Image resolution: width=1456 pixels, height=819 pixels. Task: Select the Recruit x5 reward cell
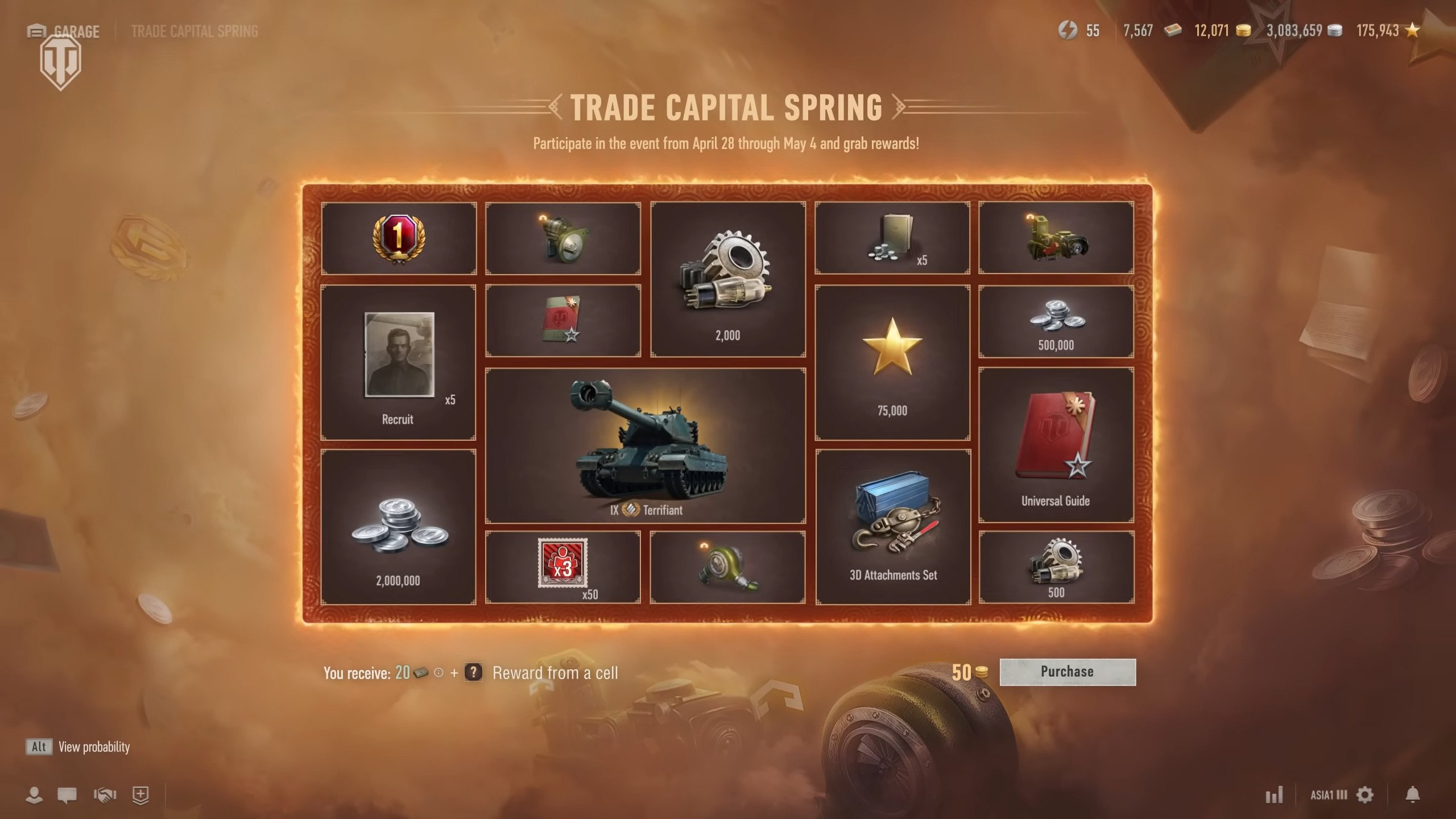(x=398, y=363)
